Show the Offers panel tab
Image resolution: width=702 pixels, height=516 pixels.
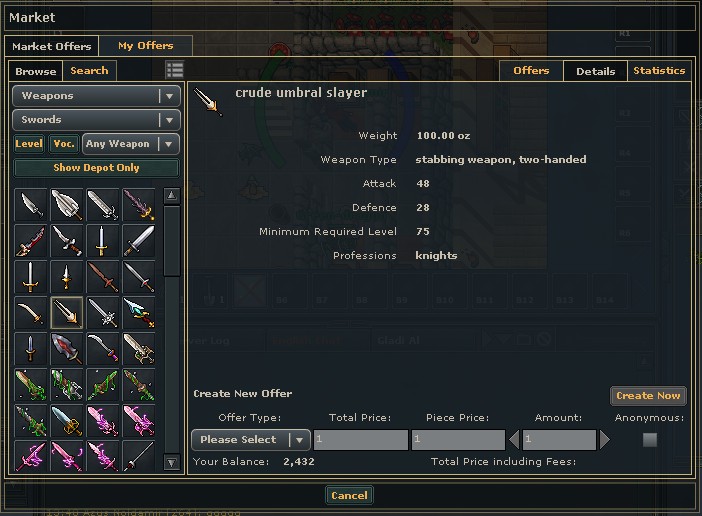coord(531,71)
